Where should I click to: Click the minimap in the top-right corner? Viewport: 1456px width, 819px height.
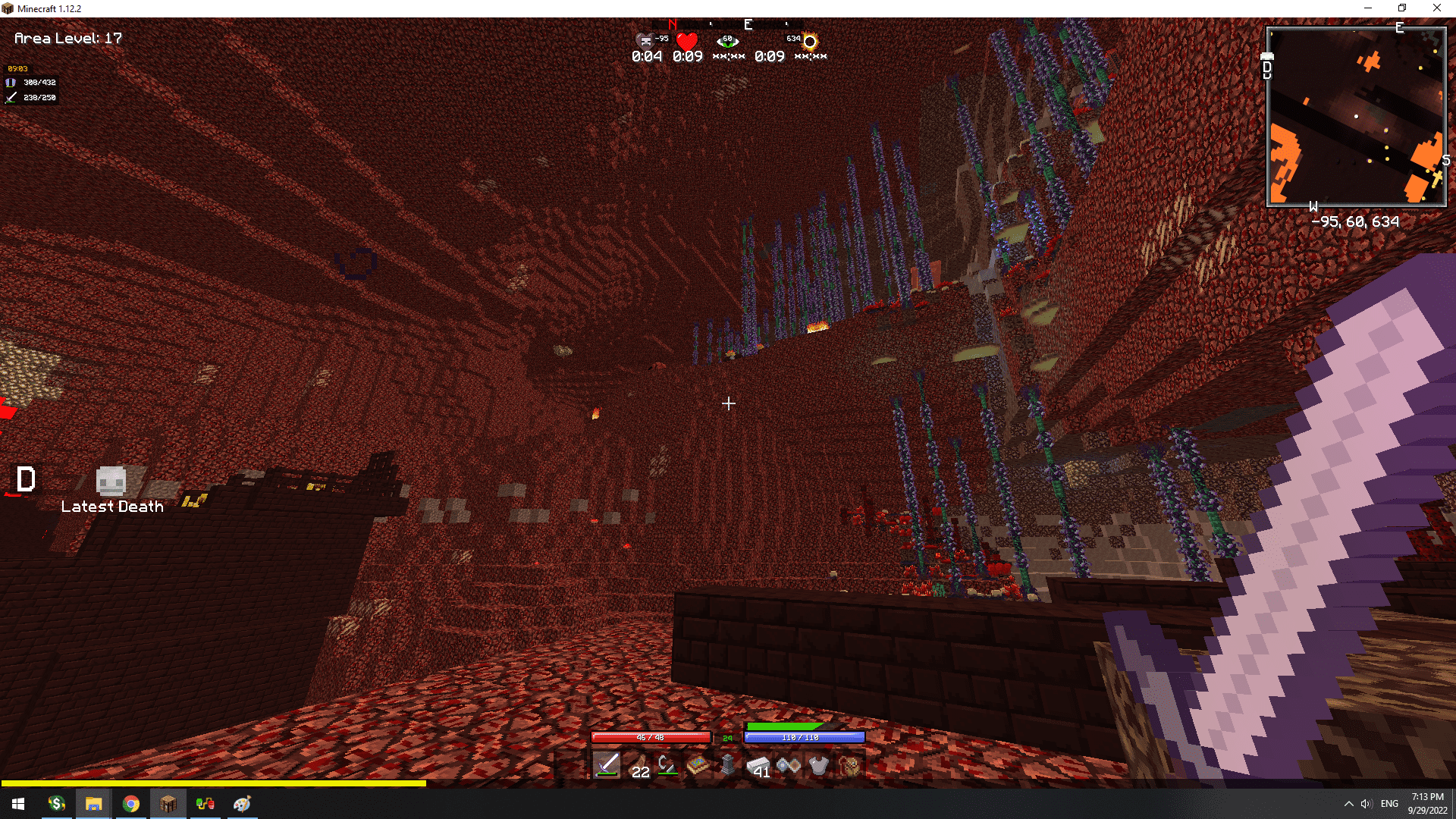pyautogui.click(x=1357, y=115)
